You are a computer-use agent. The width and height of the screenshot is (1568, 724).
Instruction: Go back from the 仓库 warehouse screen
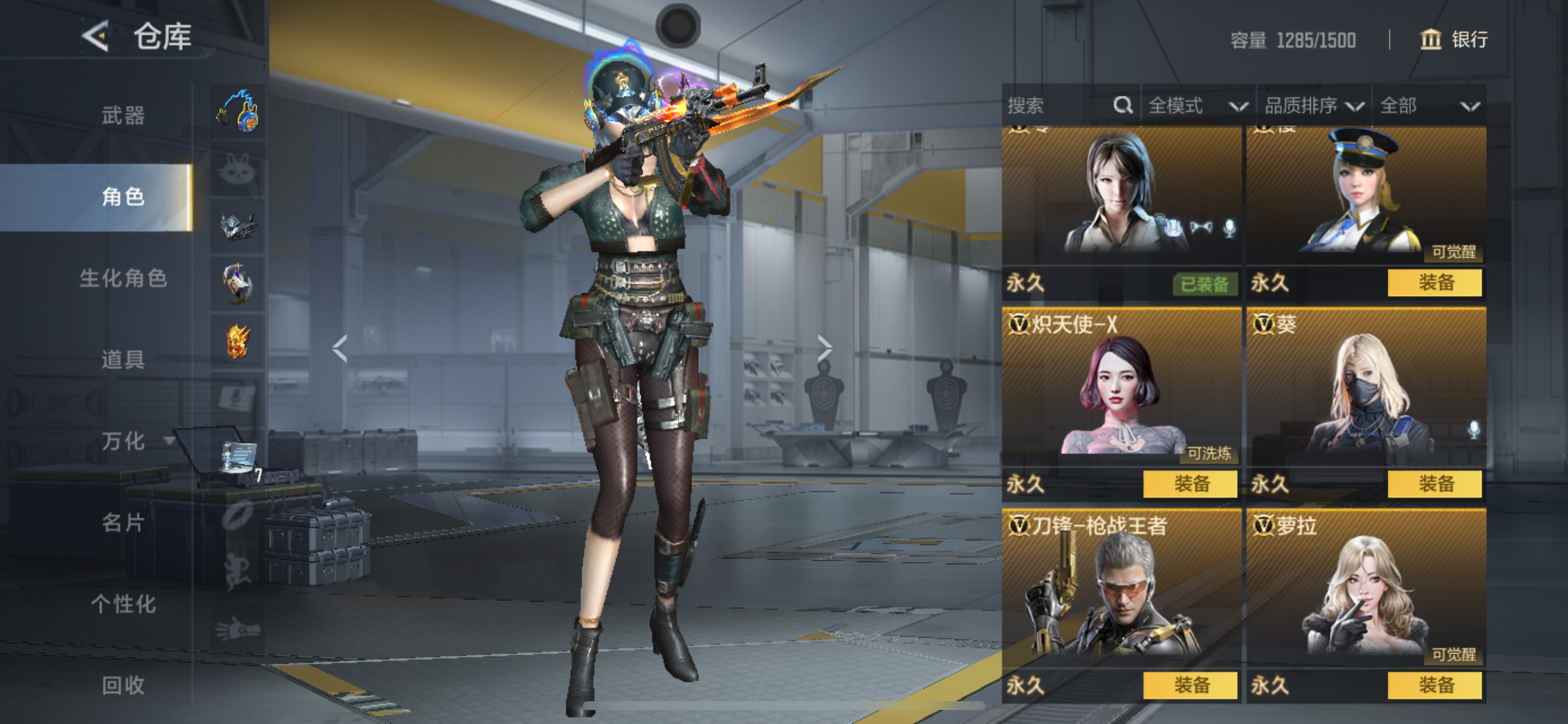(x=95, y=37)
